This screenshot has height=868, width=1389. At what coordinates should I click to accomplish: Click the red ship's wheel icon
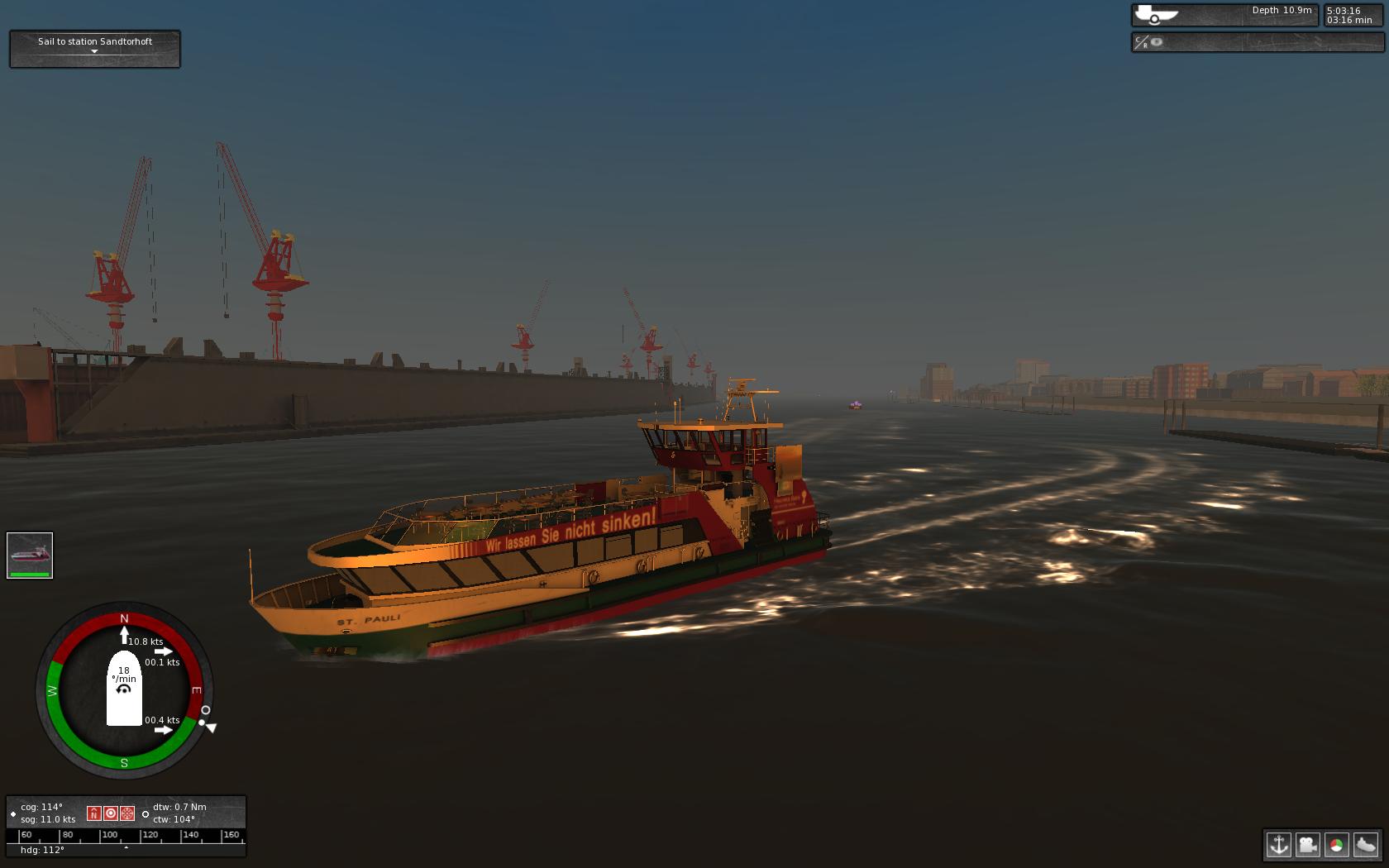point(127,813)
